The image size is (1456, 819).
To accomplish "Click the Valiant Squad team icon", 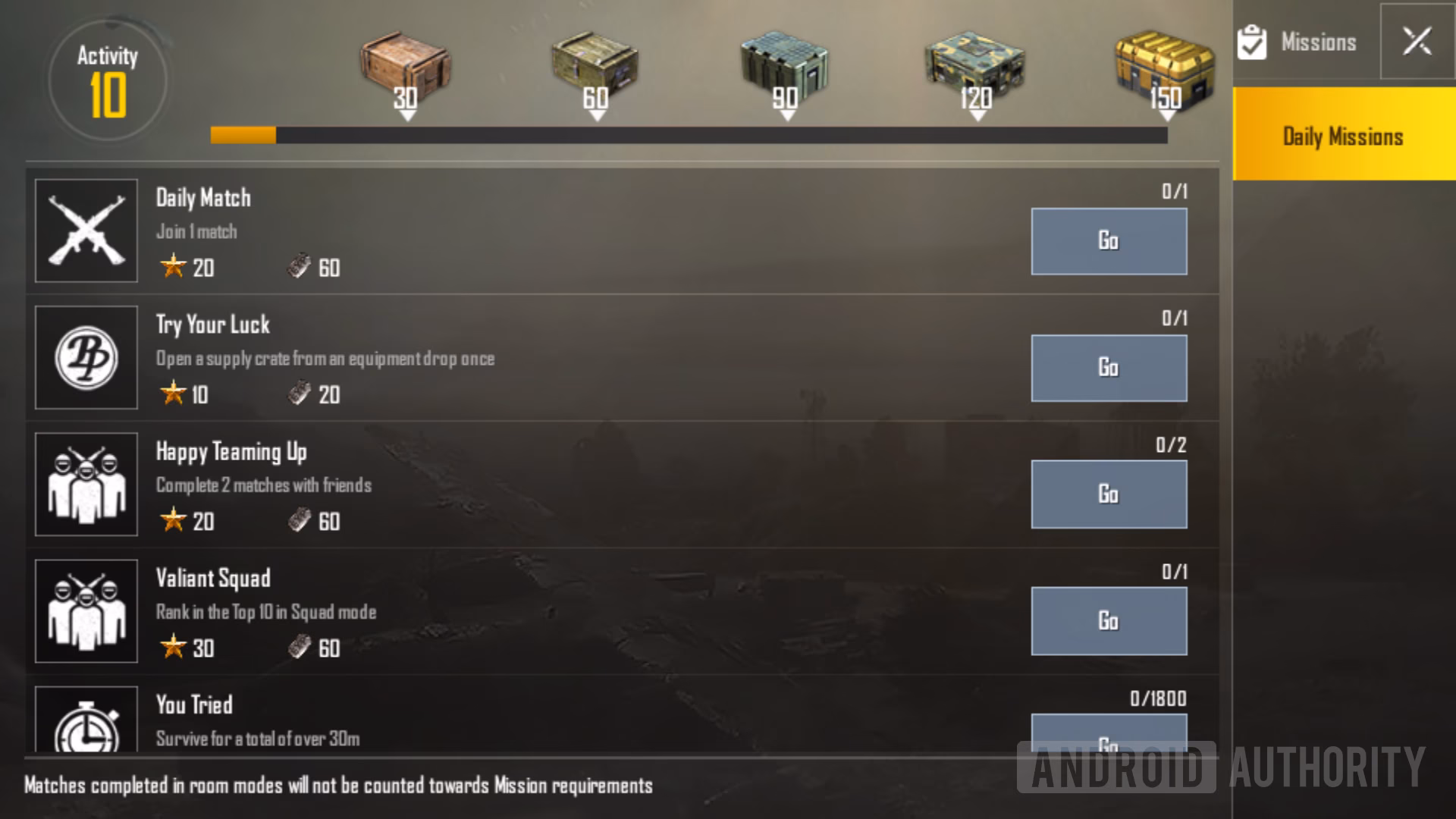I will 86,610.
